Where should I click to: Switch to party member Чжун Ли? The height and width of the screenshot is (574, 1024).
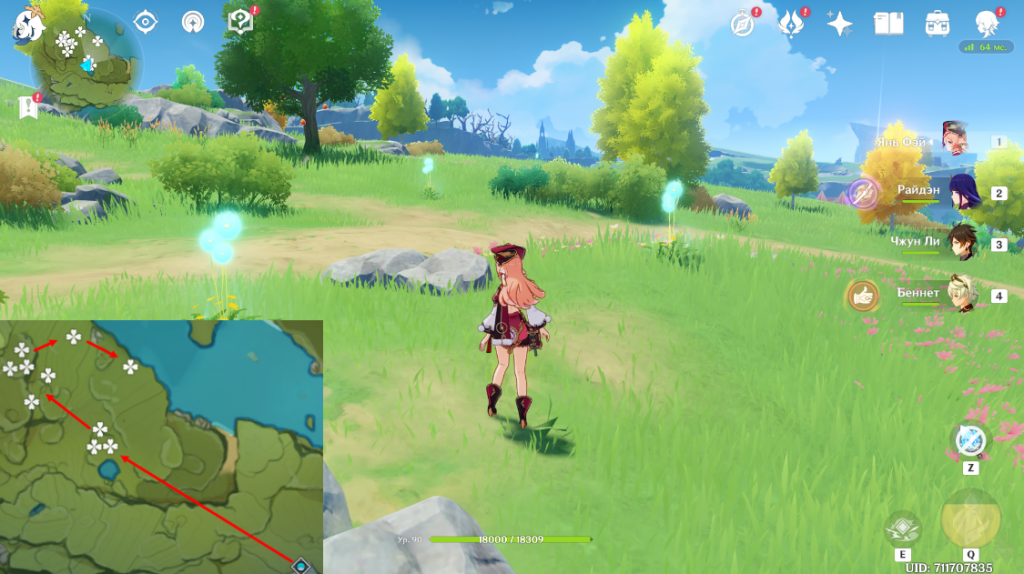(x=964, y=243)
